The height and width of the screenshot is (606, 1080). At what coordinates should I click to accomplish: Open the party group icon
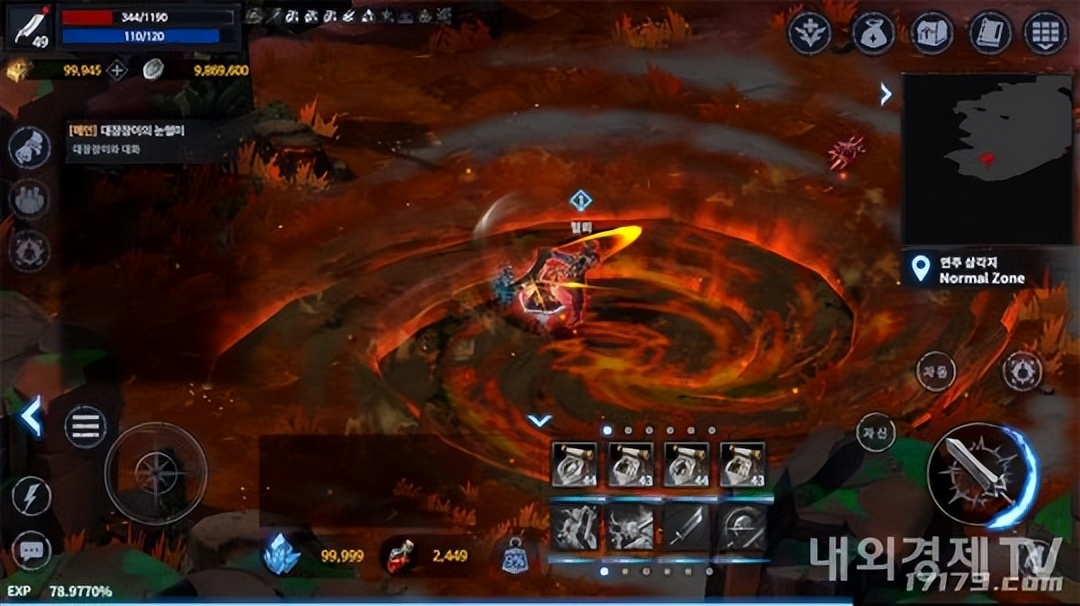(x=29, y=198)
